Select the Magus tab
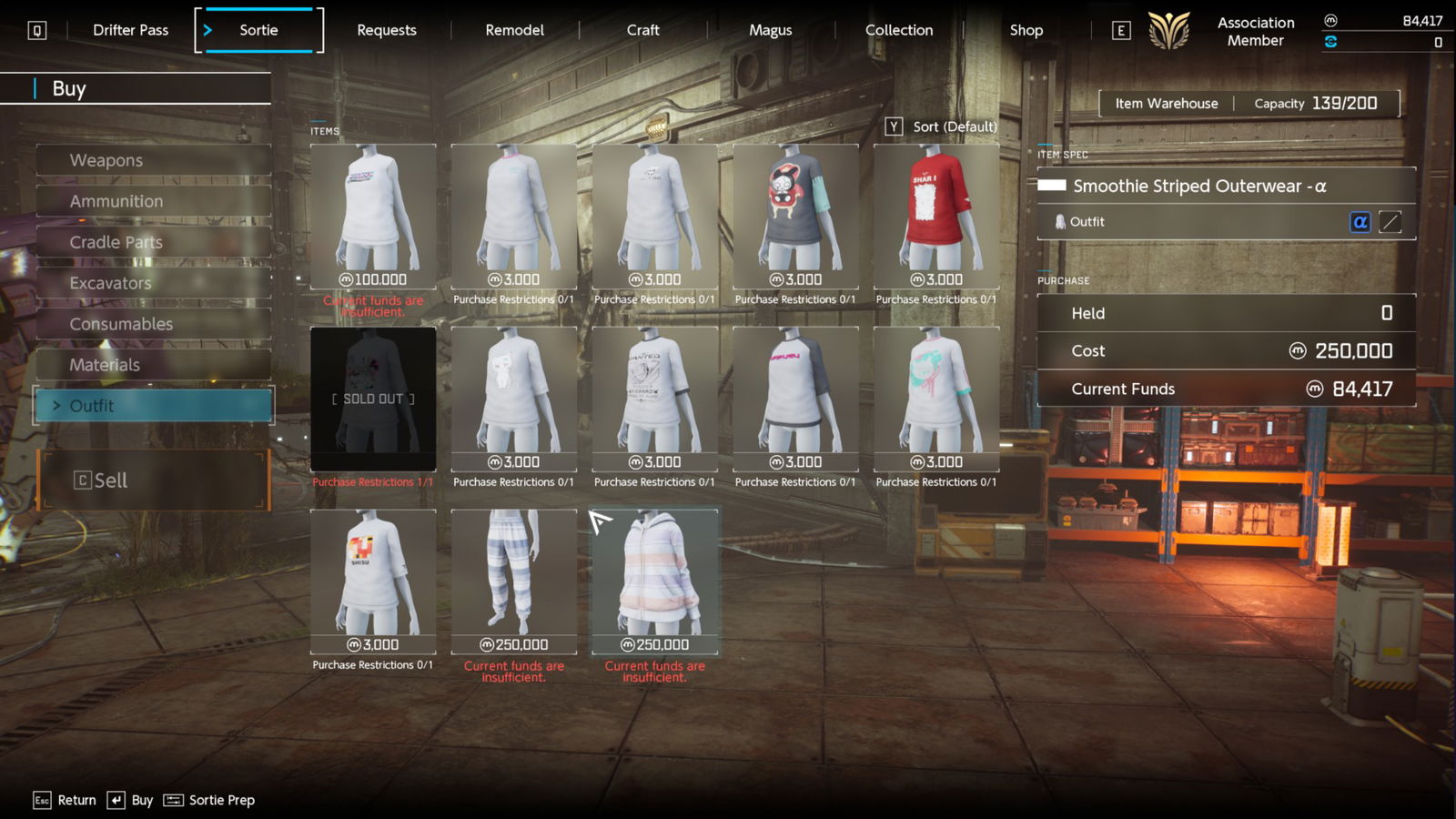The width and height of the screenshot is (1456, 819). pos(770,30)
